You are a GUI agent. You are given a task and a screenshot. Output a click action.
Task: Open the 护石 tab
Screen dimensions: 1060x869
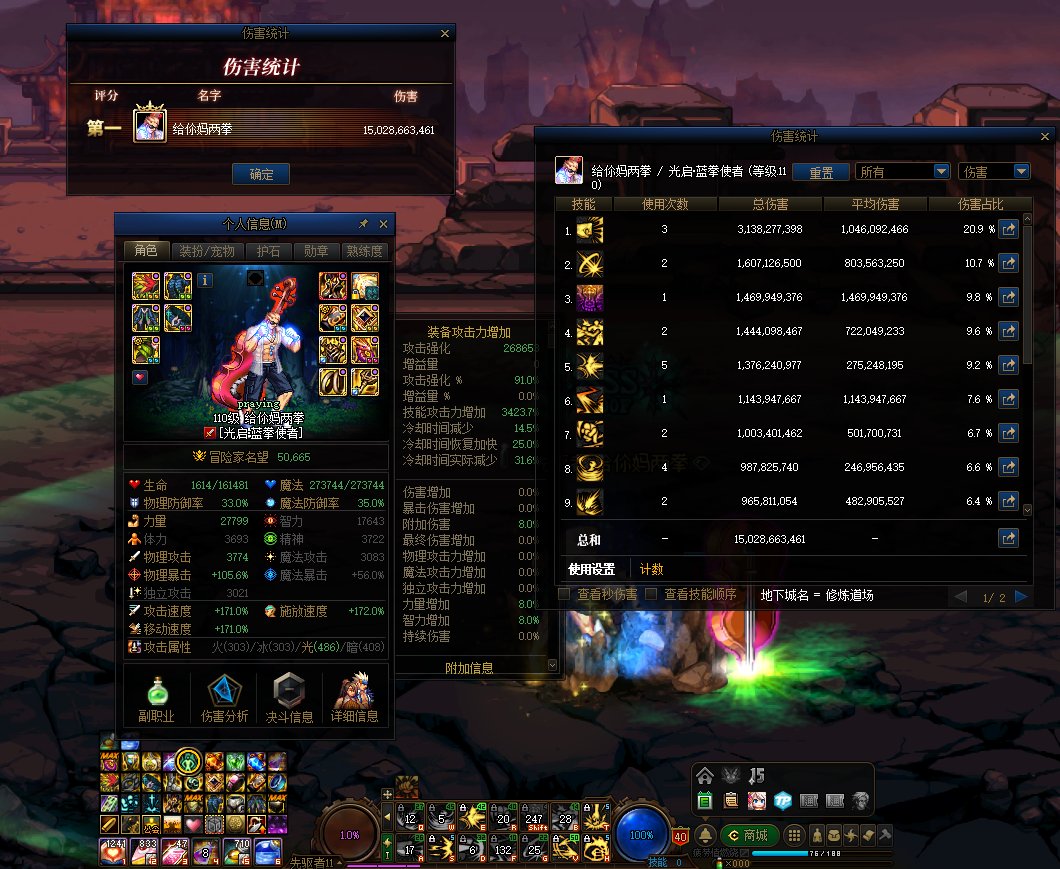pyautogui.click(x=268, y=251)
